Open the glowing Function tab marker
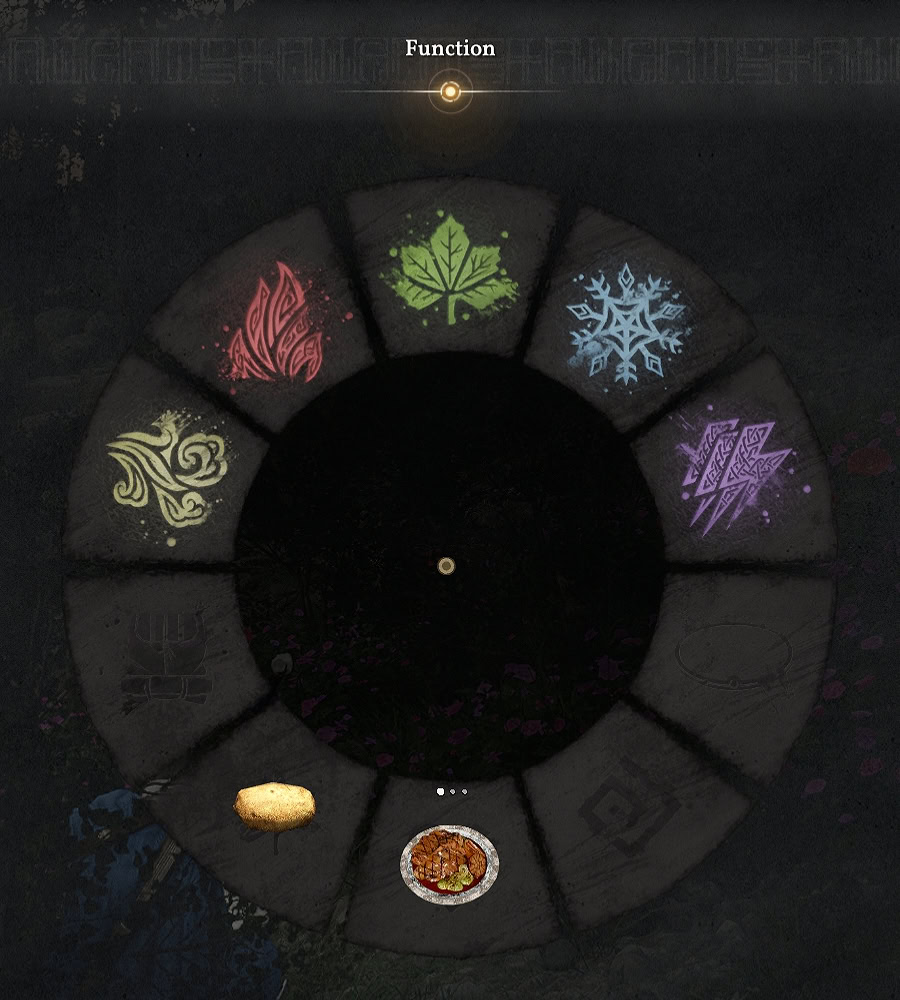The image size is (900, 1000). (450, 92)
